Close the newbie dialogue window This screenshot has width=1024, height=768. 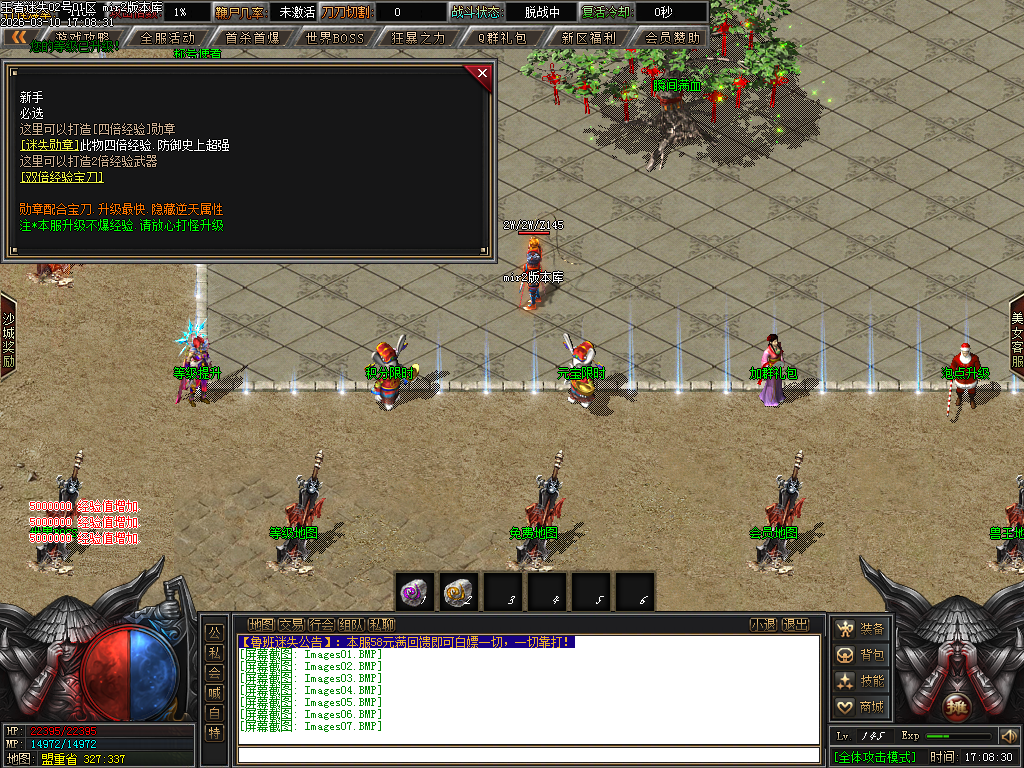click(483, 73)
